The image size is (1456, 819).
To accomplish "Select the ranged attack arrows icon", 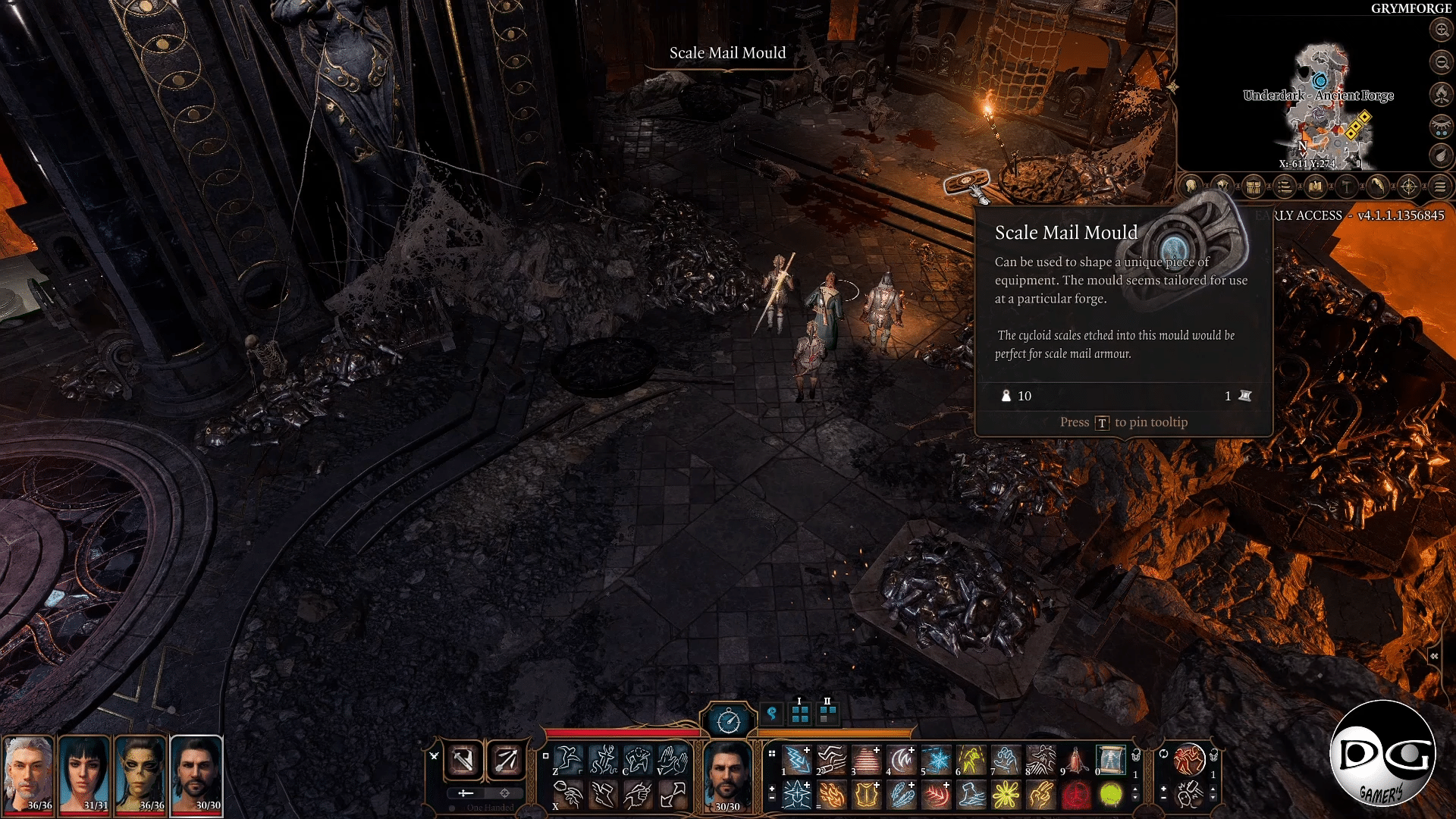I will (x=505, y=760).
